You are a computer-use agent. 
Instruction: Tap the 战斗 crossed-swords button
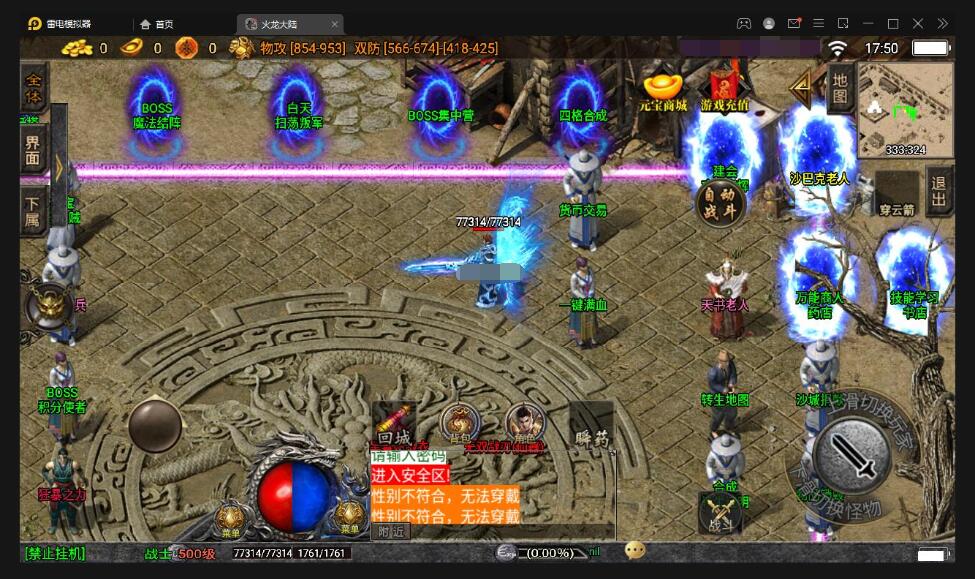[720, 513]
